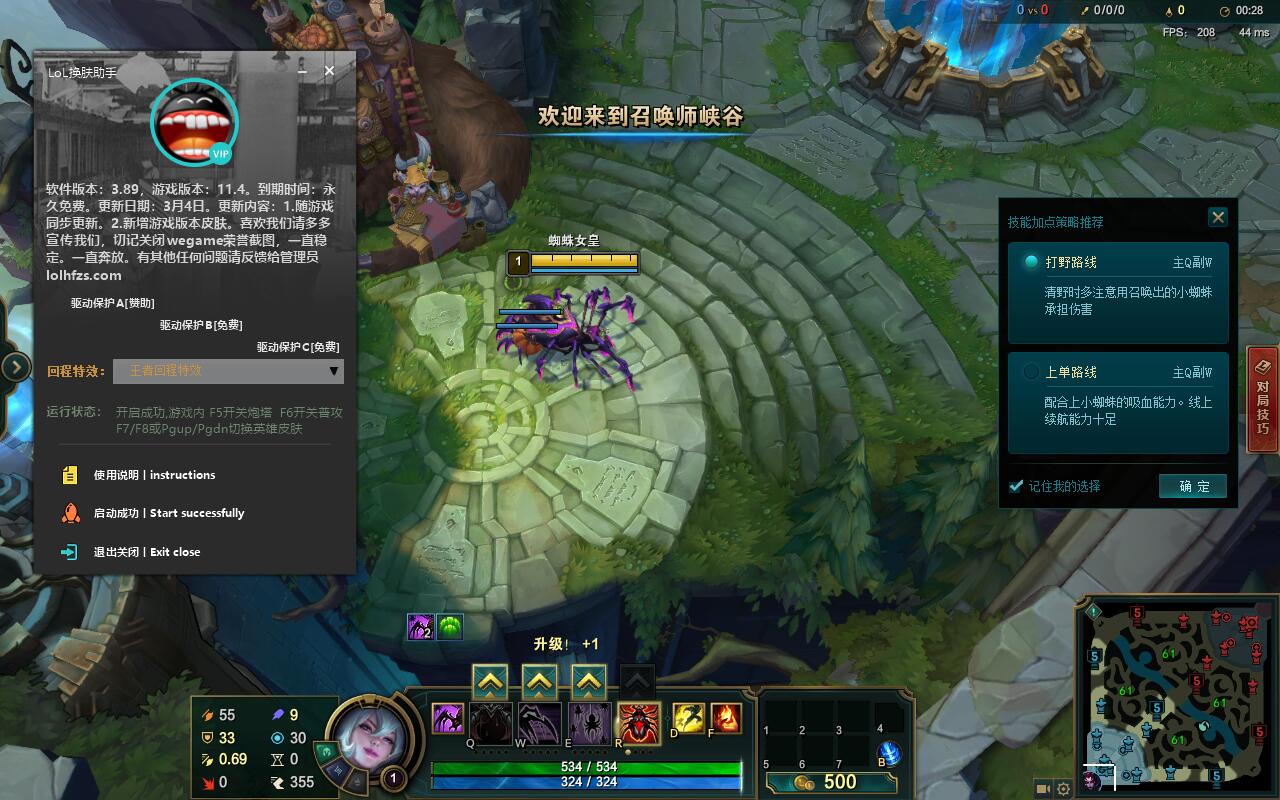Cast the Q ability spider bite icon
Viewport: 1280px width, 800px height.
click(489, 722)
